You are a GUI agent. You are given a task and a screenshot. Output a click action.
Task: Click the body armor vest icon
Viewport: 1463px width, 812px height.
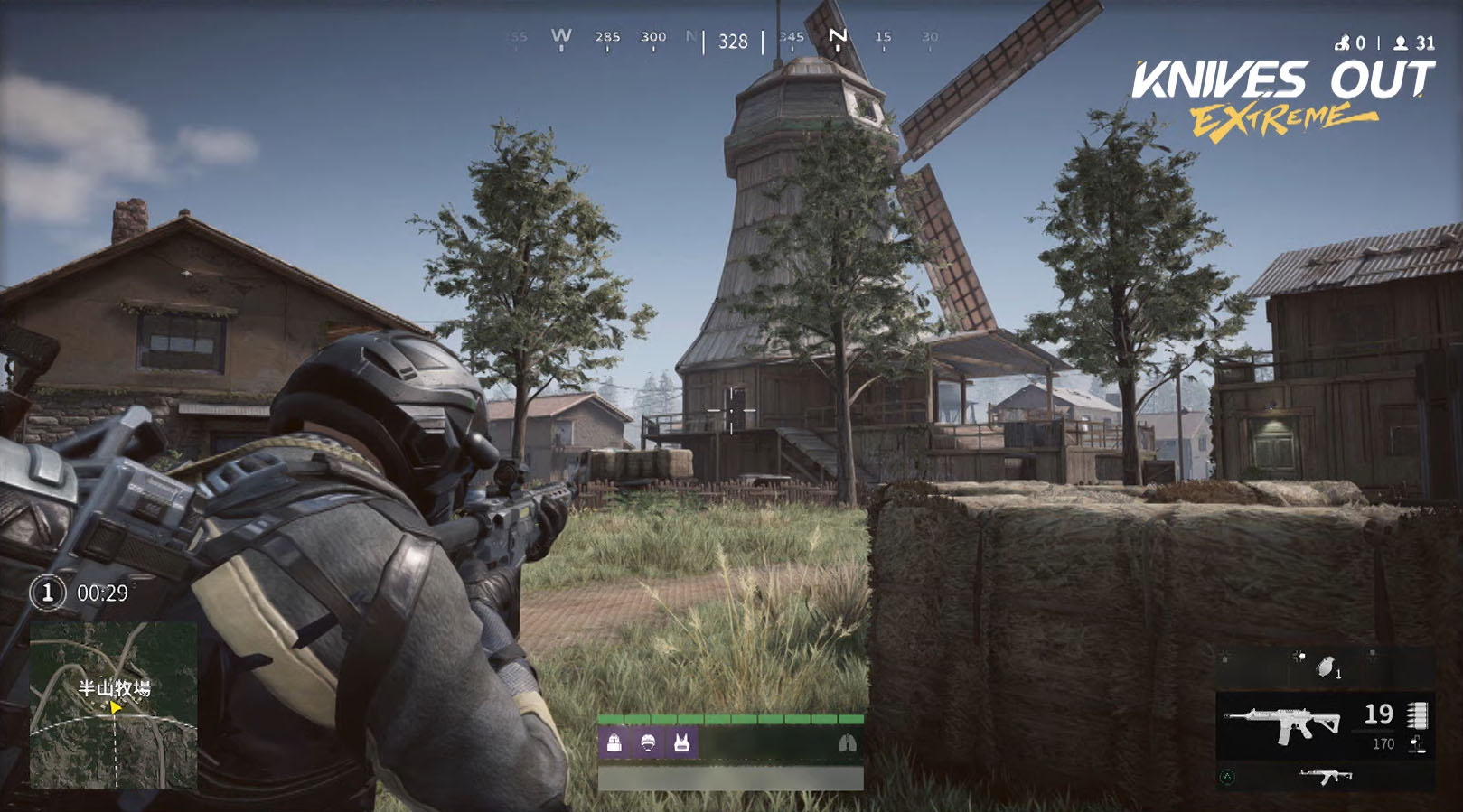(681, 743)
